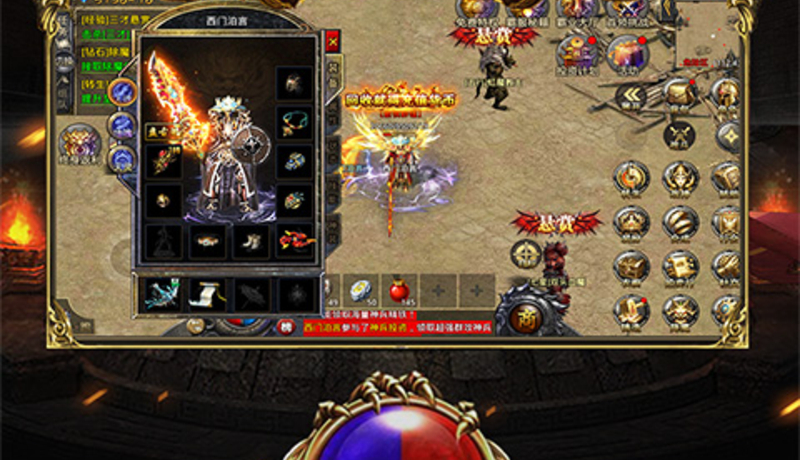Click the double-arrow collapse menu button
This screenshot has height=460, width=800.
(x=632, y=96)
